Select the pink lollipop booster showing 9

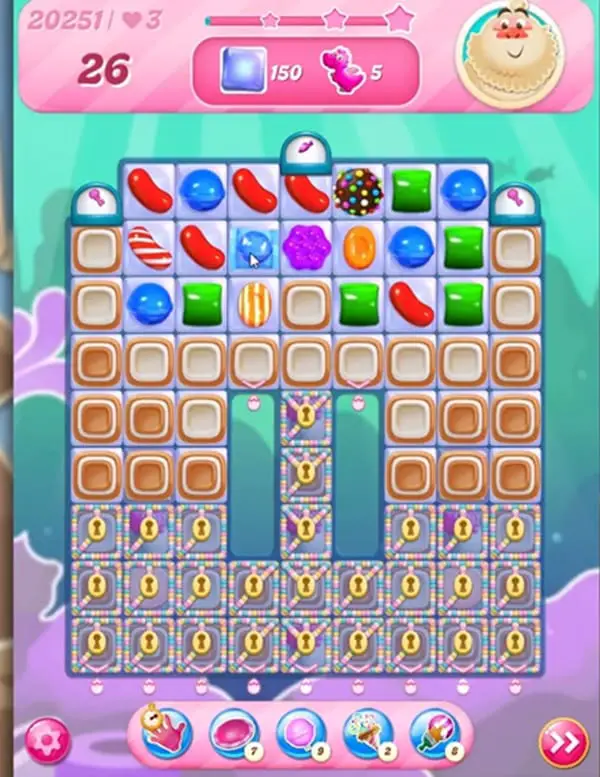click(x=299, y=736)
